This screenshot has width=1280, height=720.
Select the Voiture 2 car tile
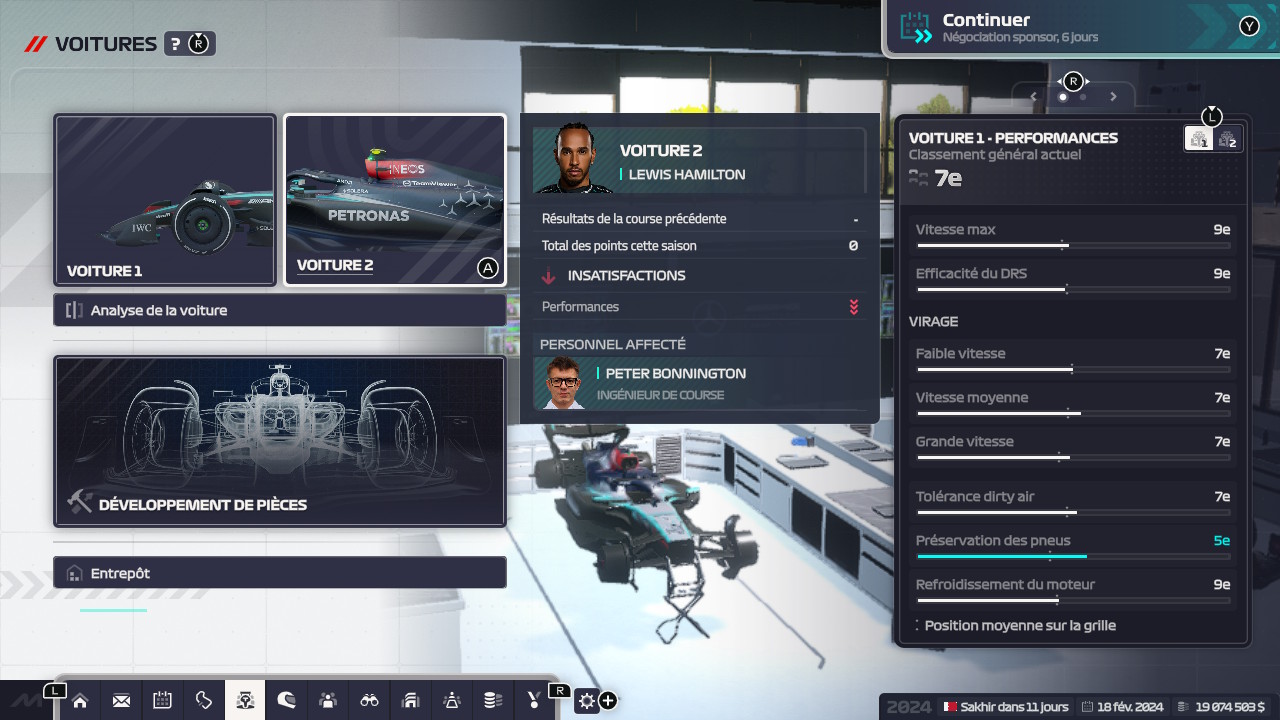point(395,200)
